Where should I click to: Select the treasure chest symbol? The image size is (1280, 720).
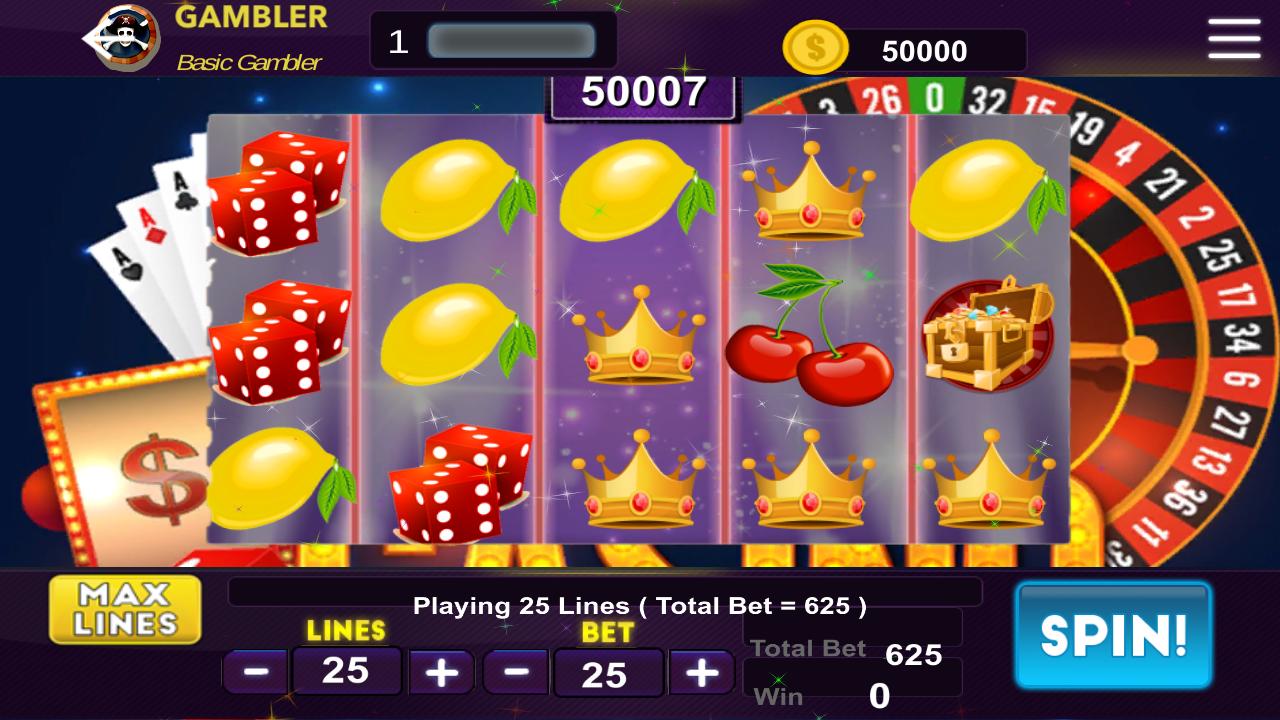pyautogui.click(x=985, y=335)
